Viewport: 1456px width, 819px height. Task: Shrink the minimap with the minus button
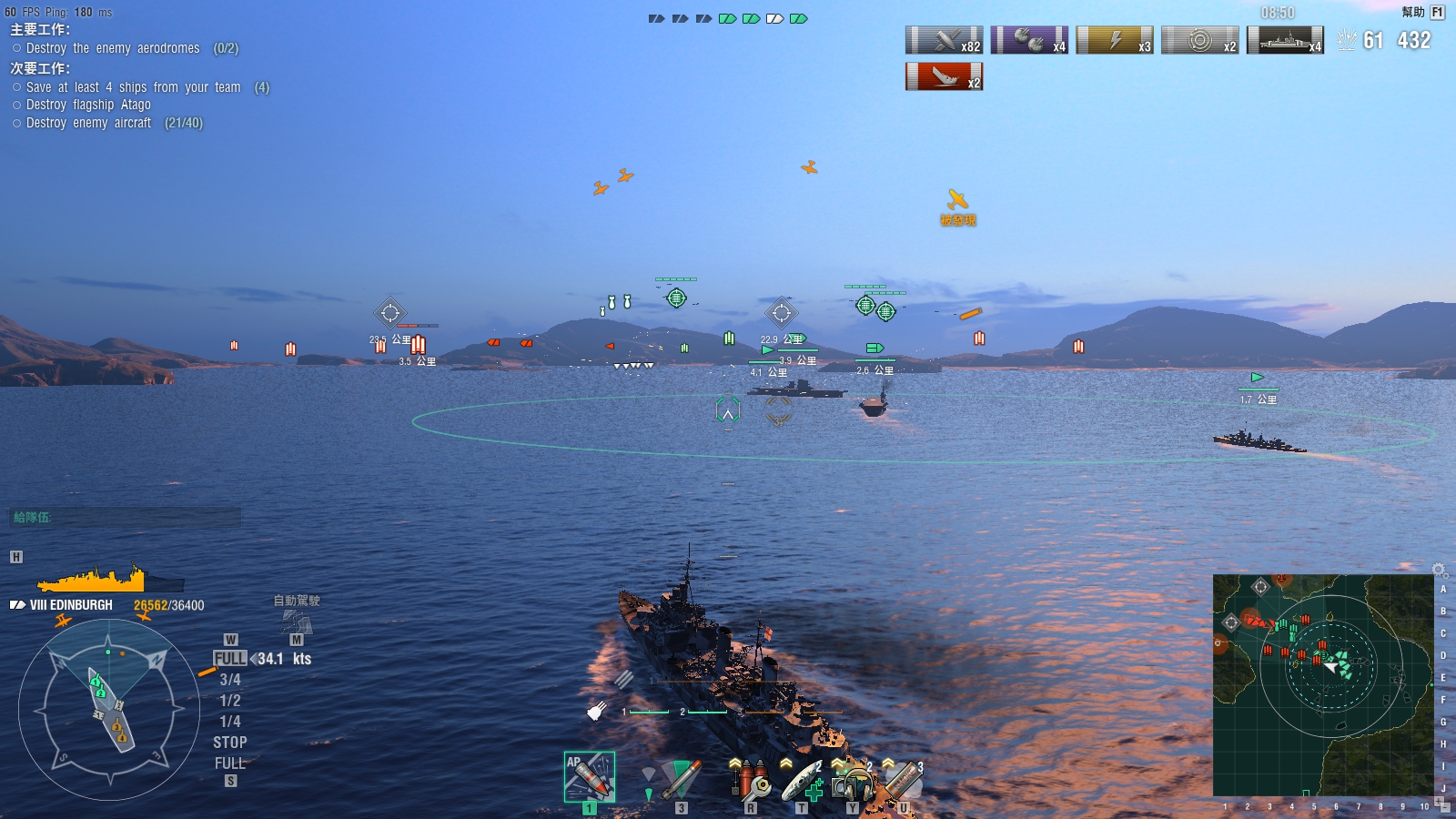pyautogui.click(x=1446, y=808)
